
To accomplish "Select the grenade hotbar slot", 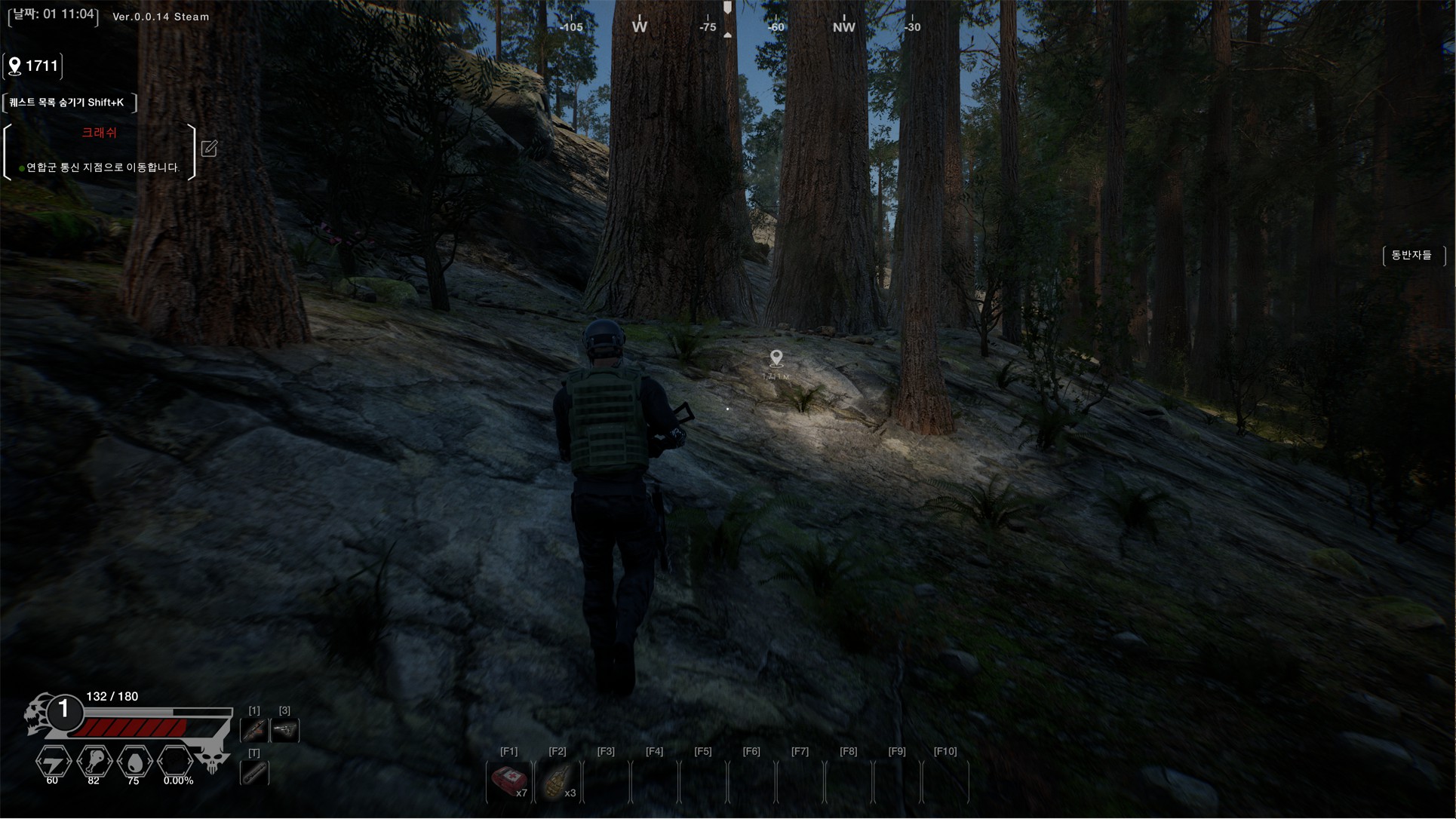I will click(x=558, y=781).
